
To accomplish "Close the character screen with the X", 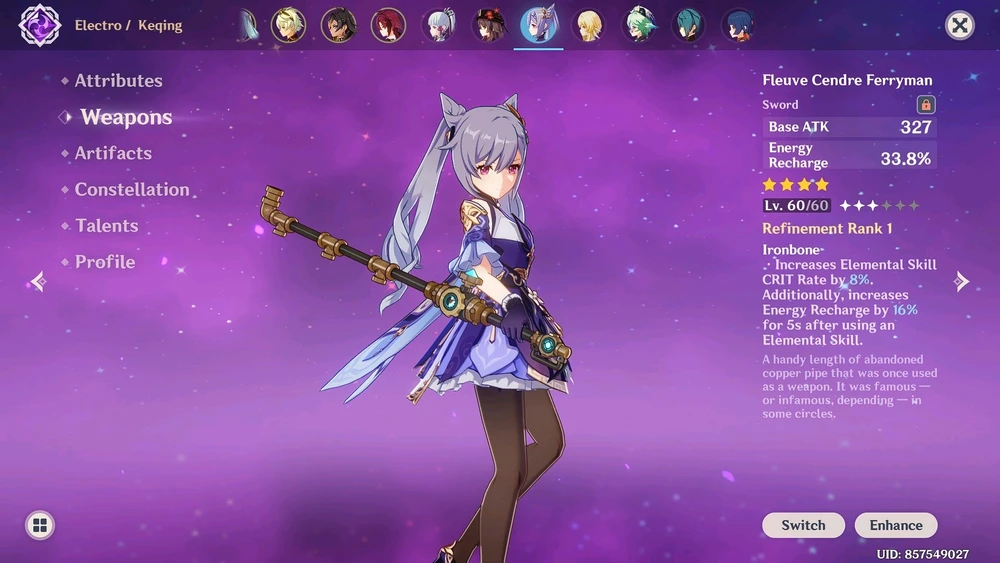I will (959, 25).
